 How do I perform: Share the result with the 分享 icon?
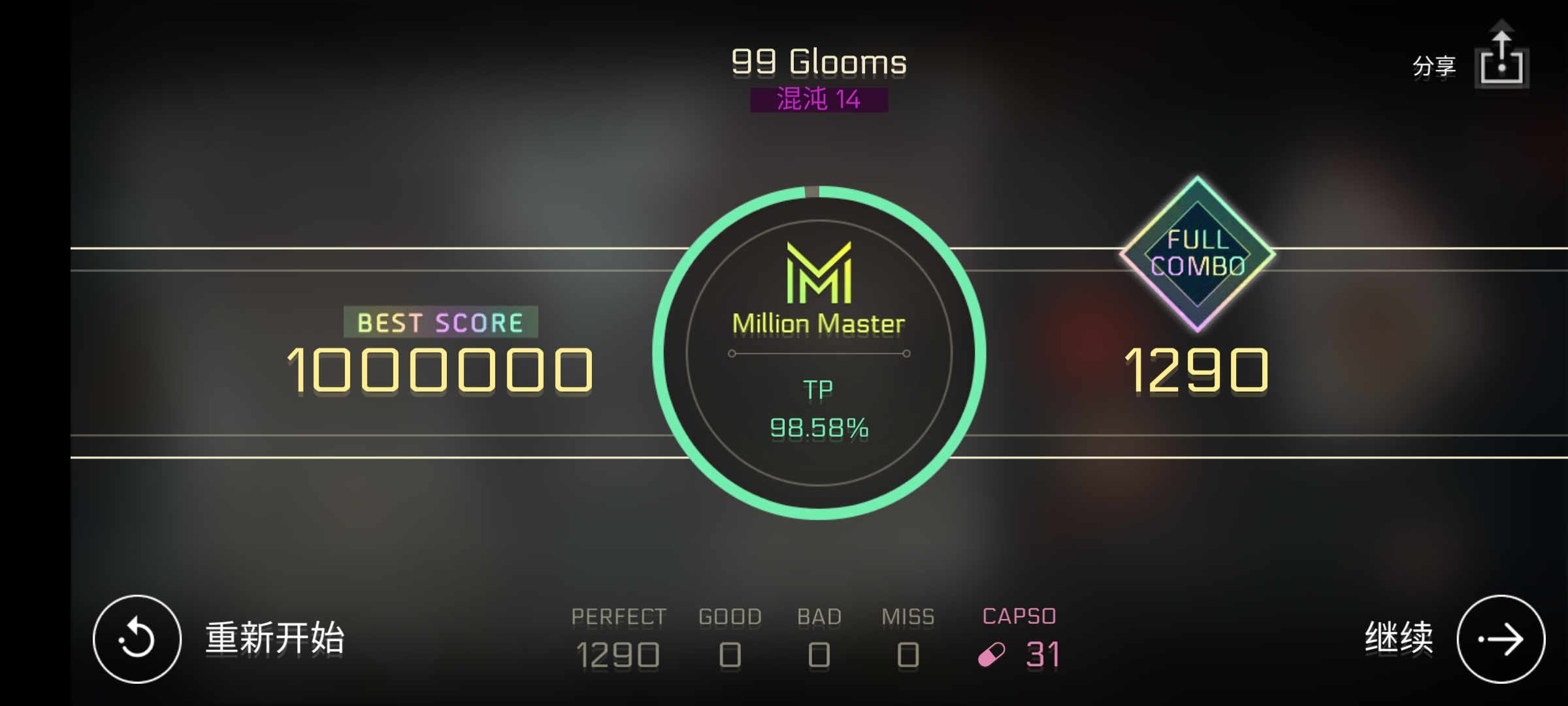(x=1501, y=60)
